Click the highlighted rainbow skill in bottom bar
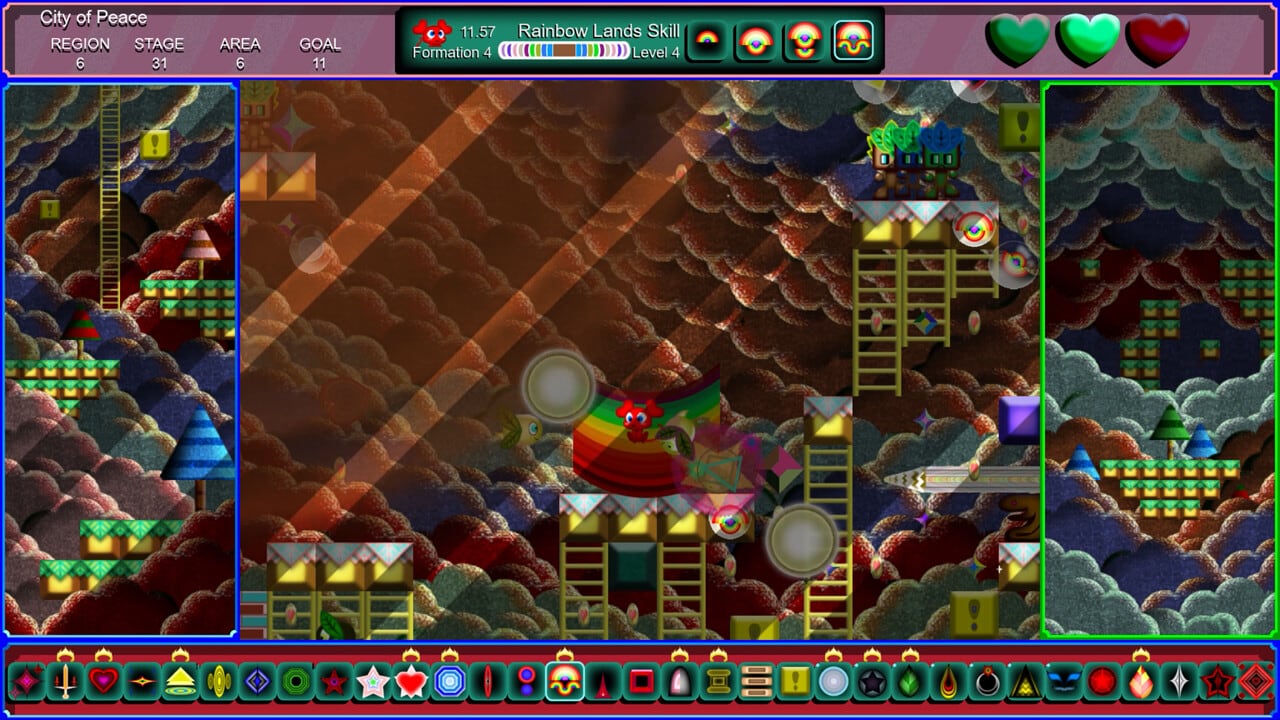 (565, 682)
